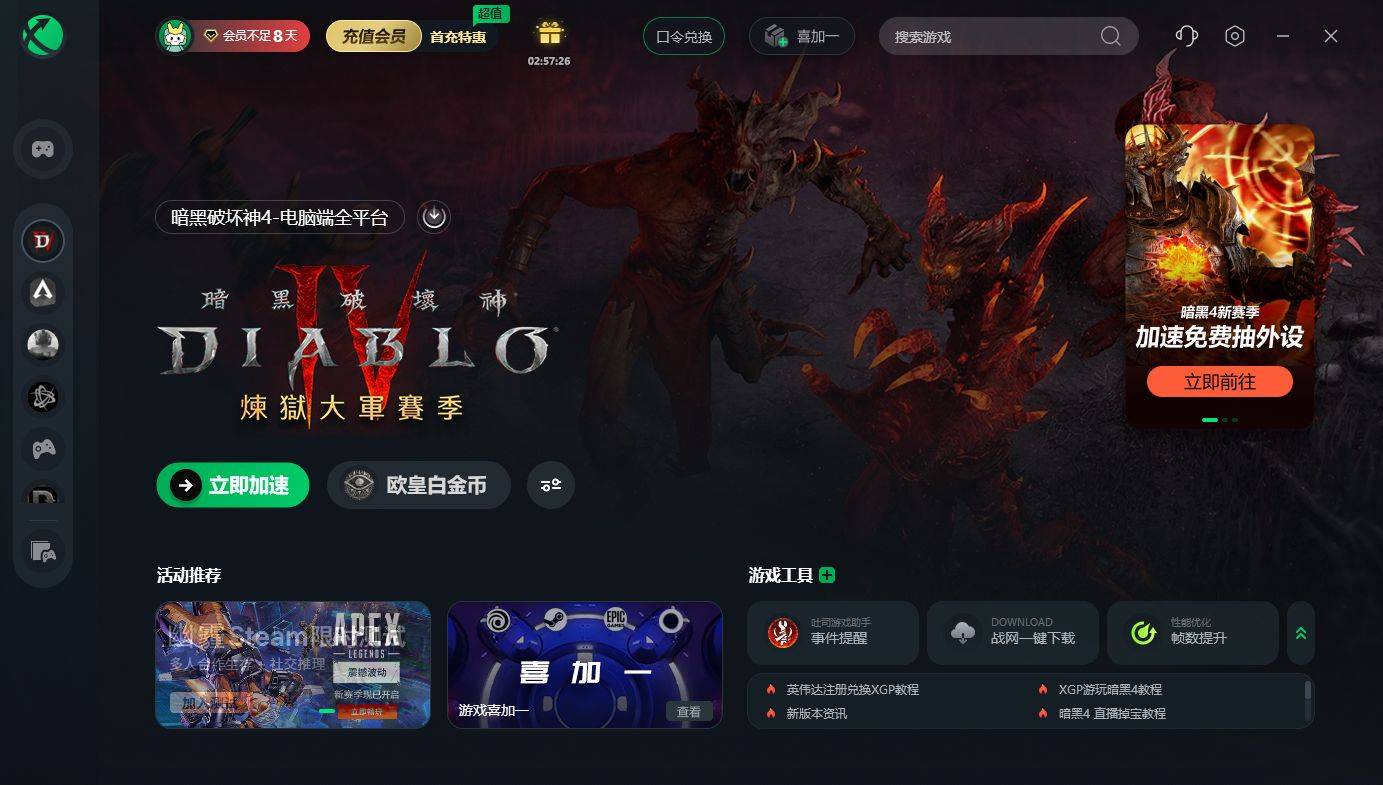This screenshot has width=1383, height=785.
Task: Open the 欧皇白金币 feature
Action: [419, 486]
